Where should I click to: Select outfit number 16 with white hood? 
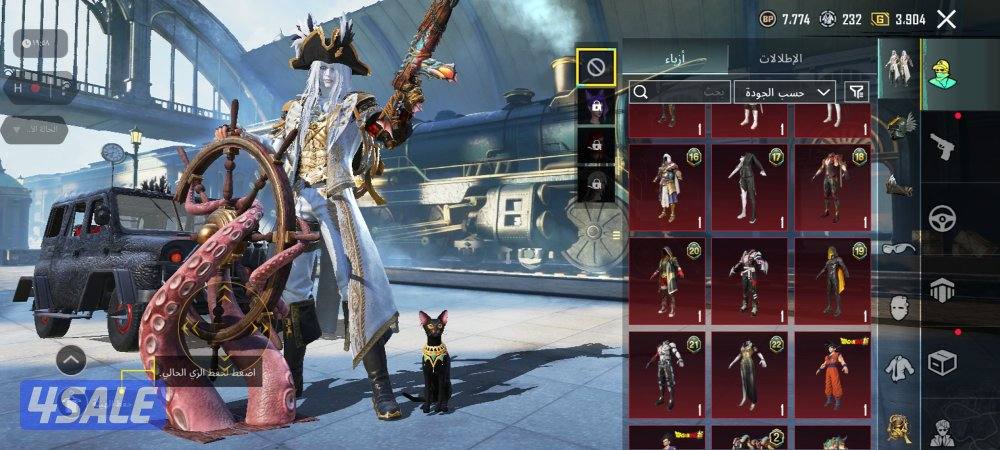[x=667, y=186]
